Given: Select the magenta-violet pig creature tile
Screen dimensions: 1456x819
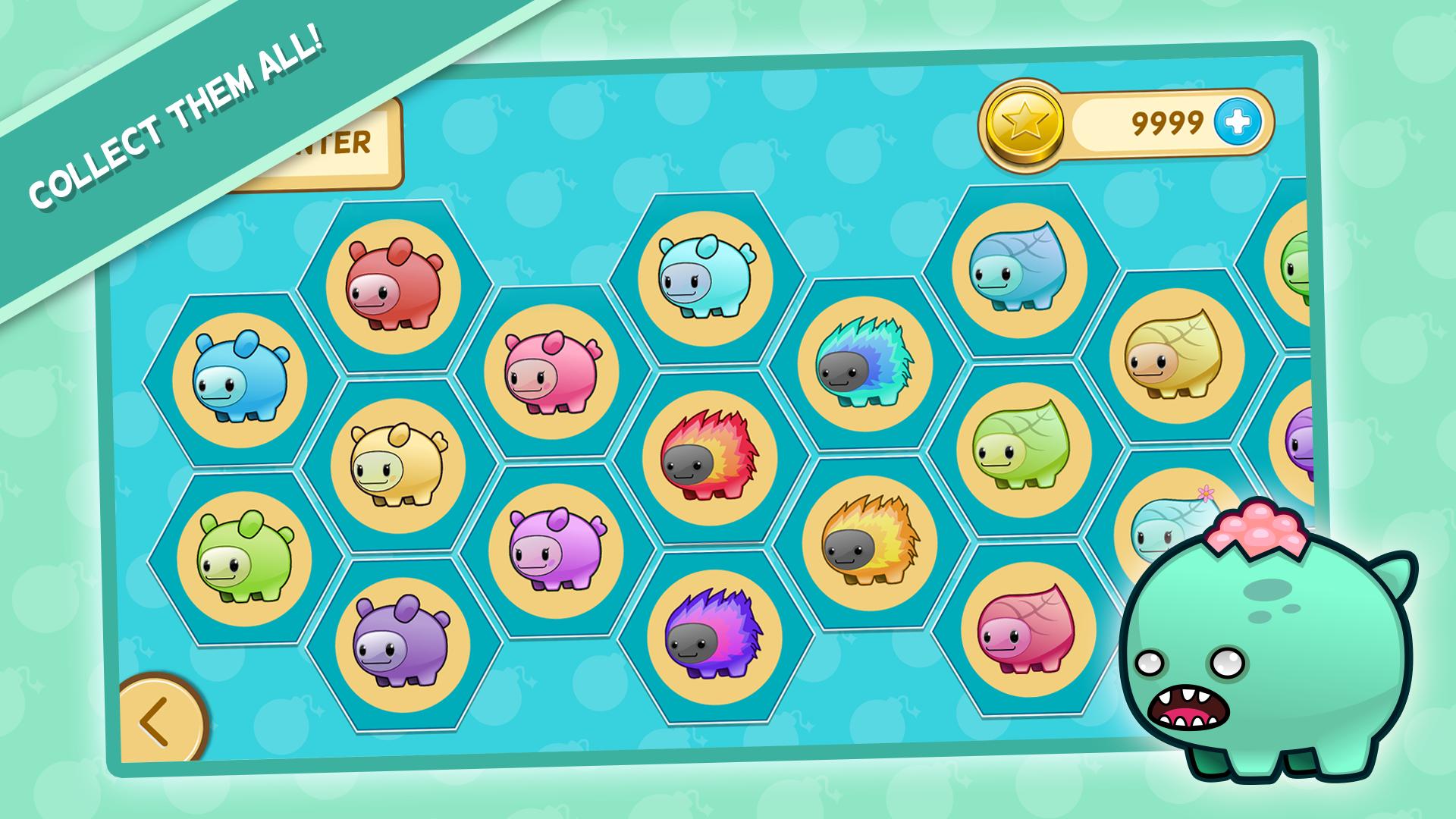Looking at the screenshot, I should [556, 551].
